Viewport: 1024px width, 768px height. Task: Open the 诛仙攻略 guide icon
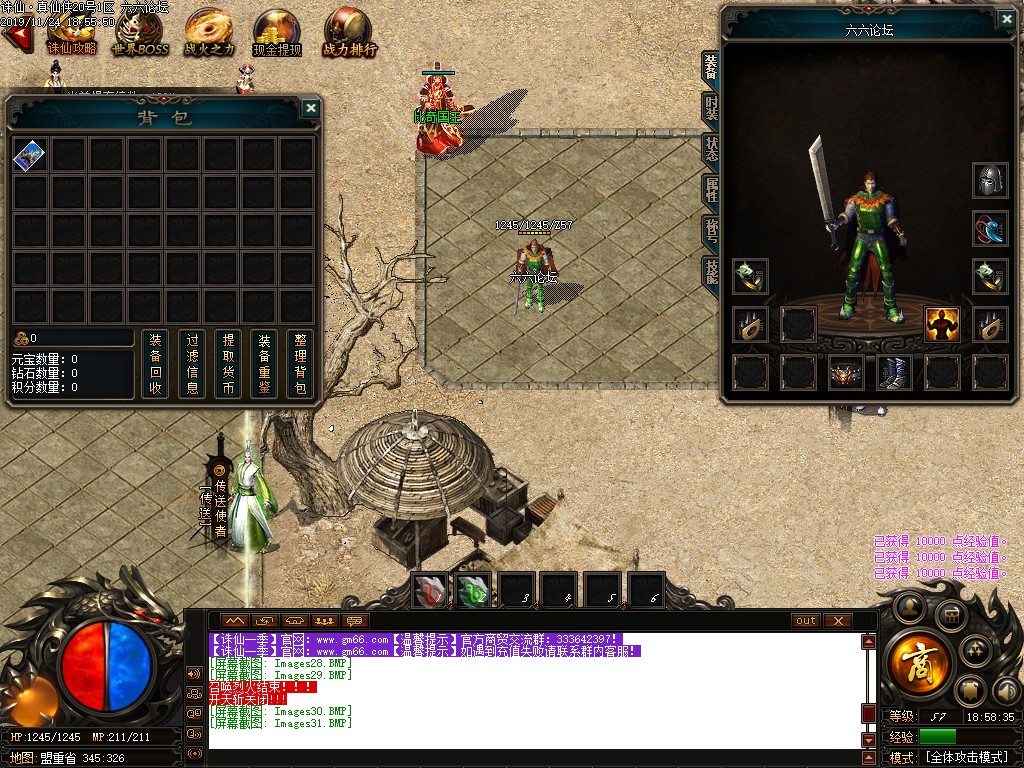pyautogui.click(x=71, y=30)
